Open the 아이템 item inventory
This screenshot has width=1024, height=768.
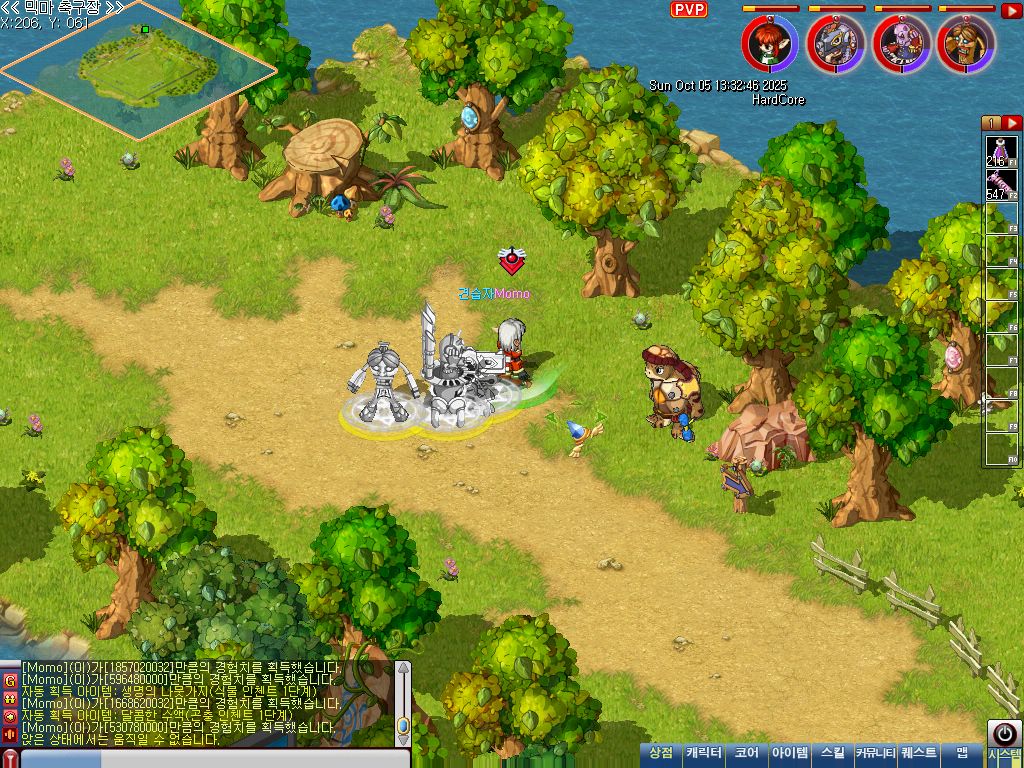pyautogui.click(x=790, y=754)
